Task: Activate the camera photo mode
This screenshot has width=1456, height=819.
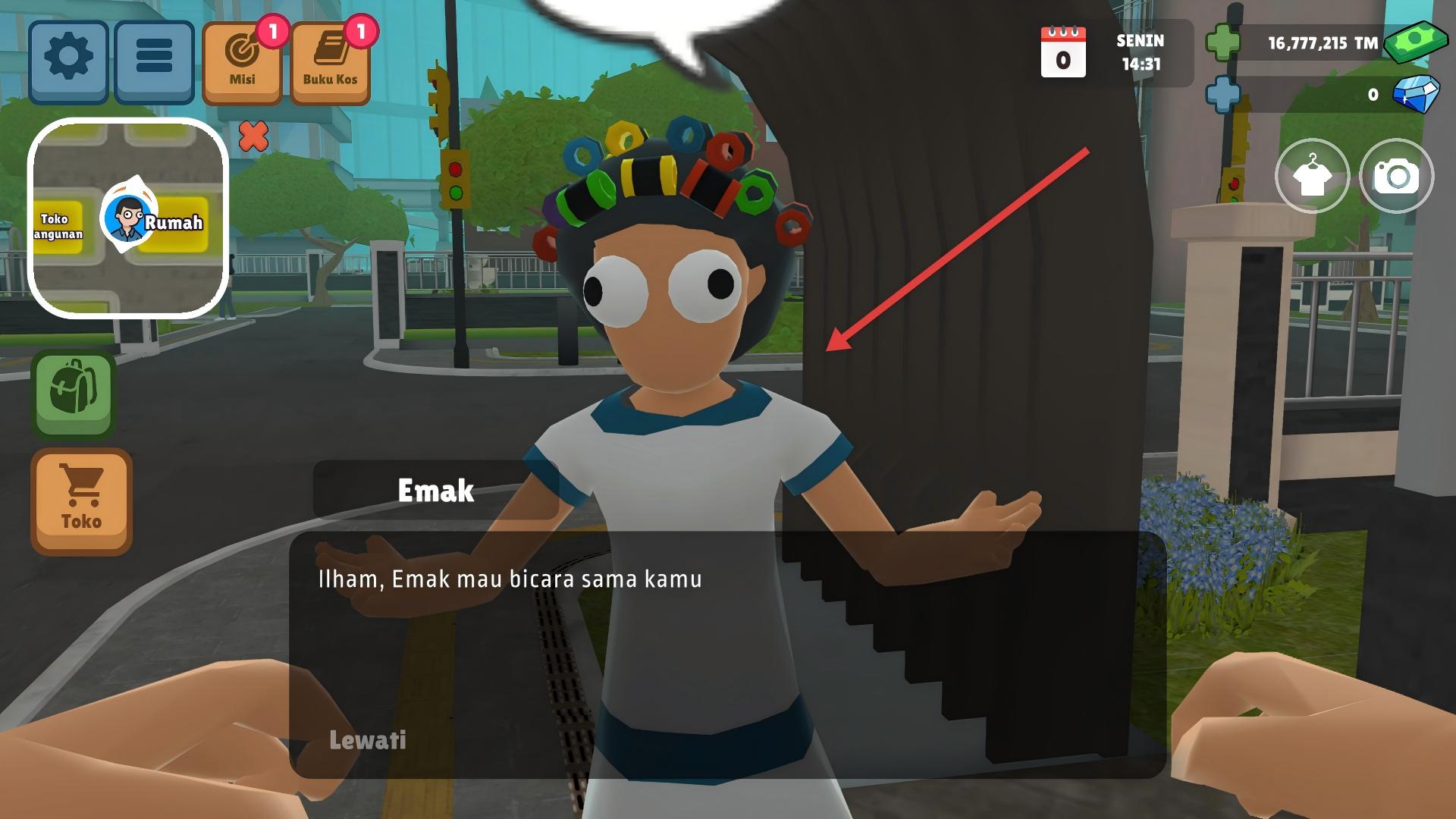Action: point(1396,177)
